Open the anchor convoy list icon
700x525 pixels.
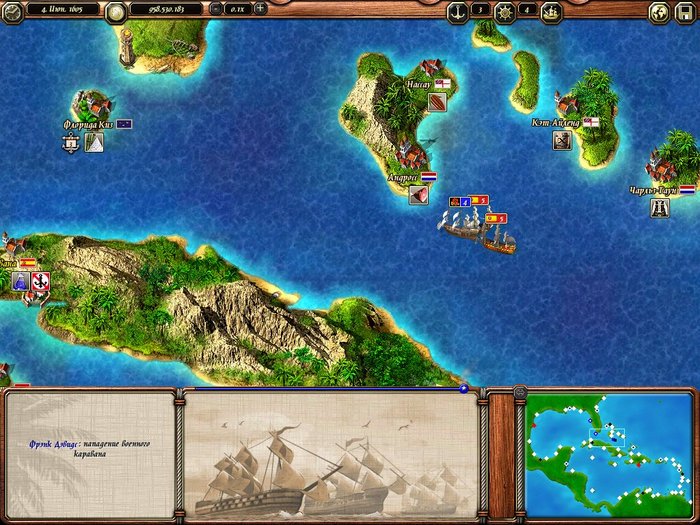tap(457, 10)
